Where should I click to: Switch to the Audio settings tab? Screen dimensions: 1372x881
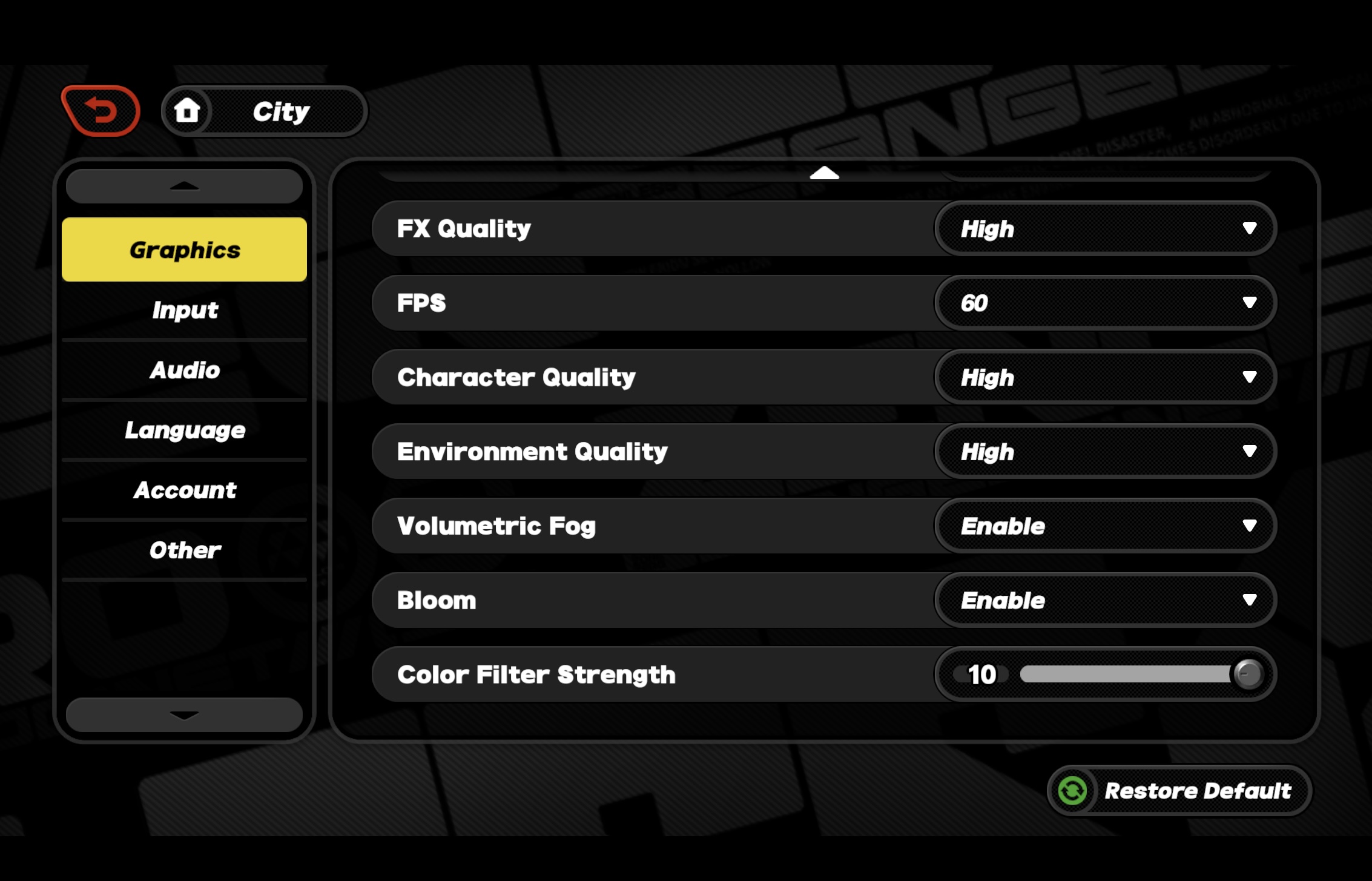[184, 370]
